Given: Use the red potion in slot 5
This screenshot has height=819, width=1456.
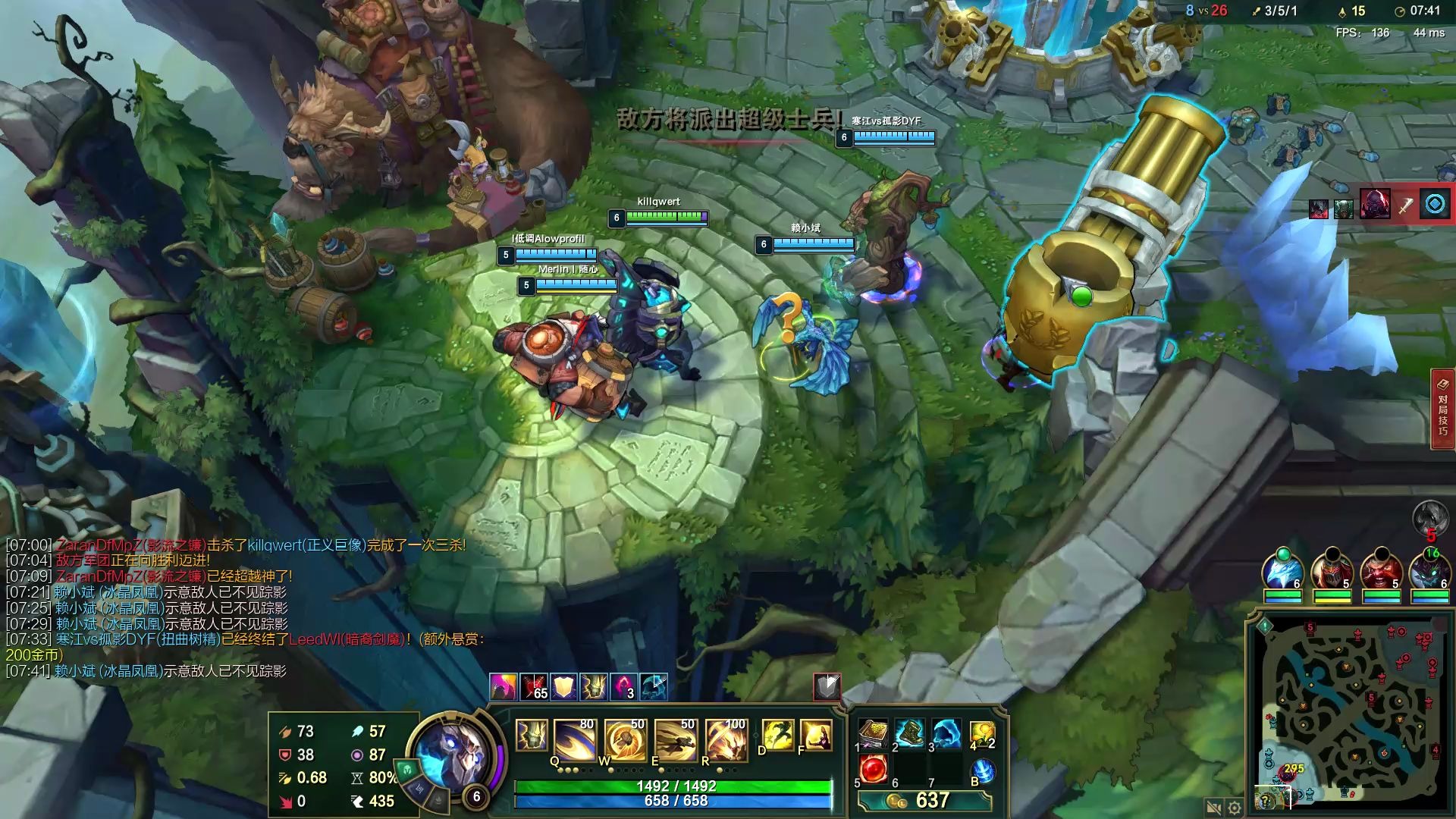Looking at the screenshot, I should 873,769.
